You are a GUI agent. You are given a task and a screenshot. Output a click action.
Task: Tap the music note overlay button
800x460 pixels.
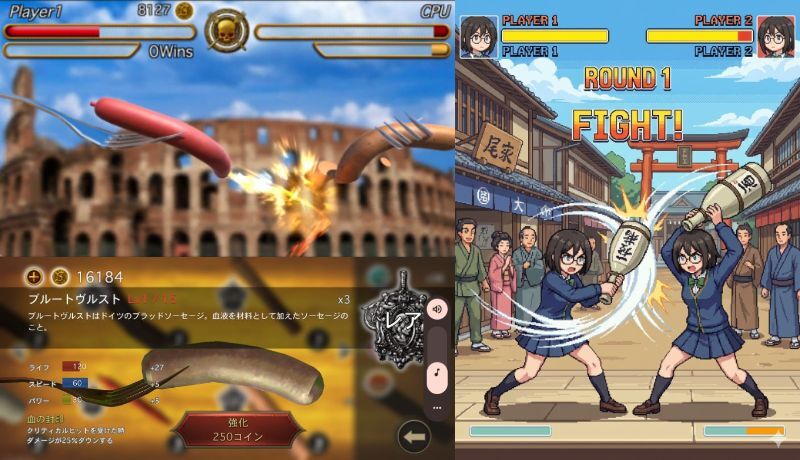click(437, 375)
